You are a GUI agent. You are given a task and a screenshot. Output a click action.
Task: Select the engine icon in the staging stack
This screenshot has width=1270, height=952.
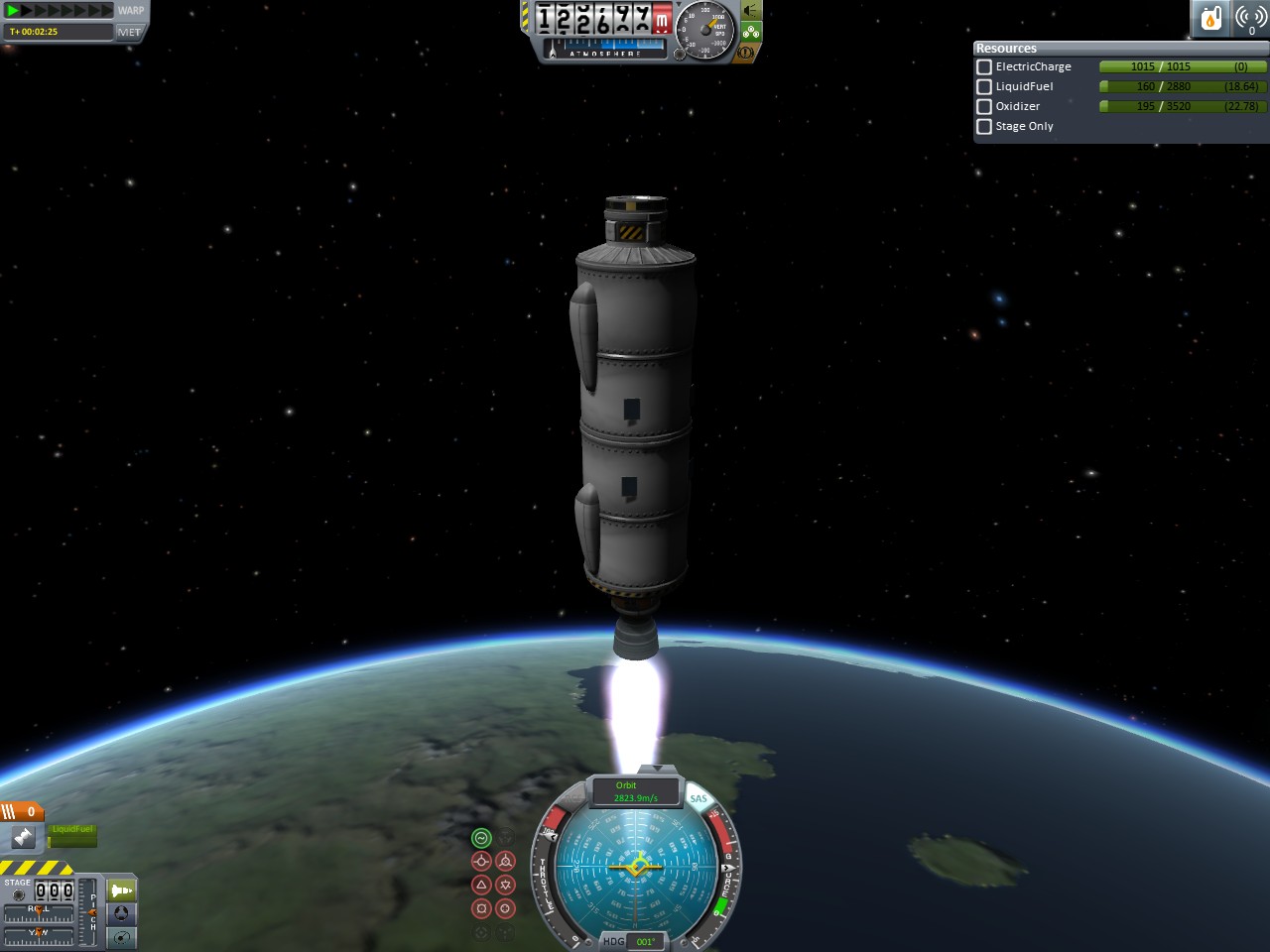tap(23, 838)
